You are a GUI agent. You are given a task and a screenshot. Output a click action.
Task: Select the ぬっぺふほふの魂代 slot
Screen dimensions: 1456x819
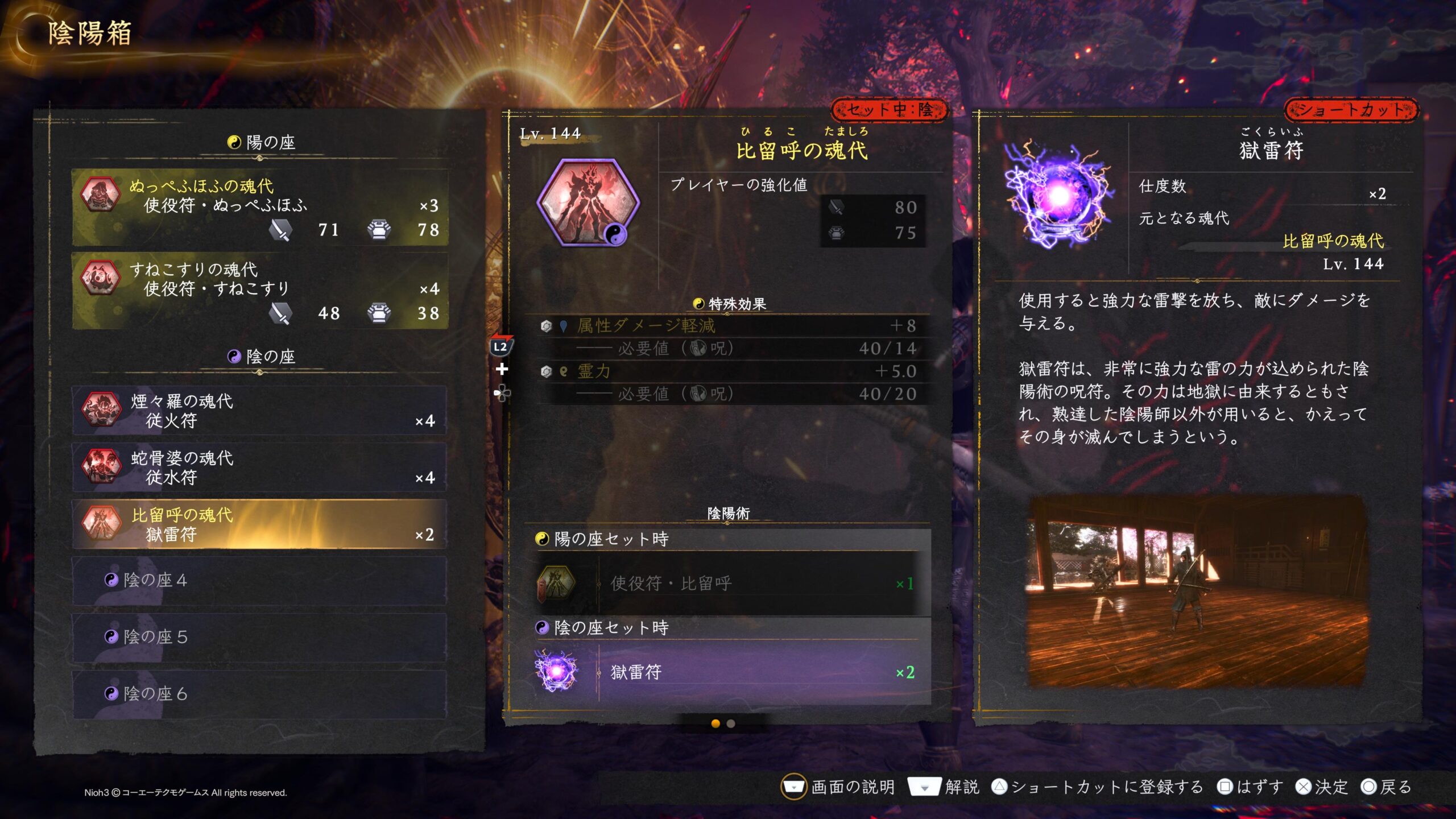259,207
